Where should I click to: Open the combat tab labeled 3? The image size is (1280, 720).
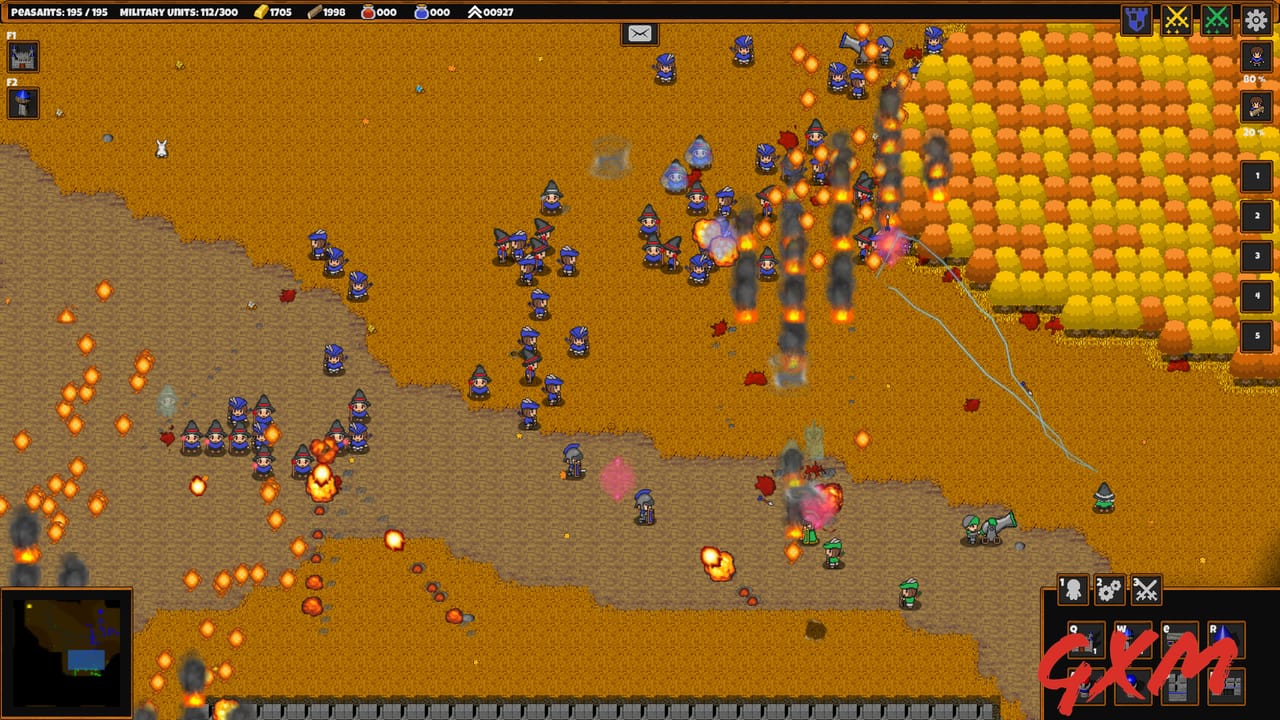point(1147,590)
